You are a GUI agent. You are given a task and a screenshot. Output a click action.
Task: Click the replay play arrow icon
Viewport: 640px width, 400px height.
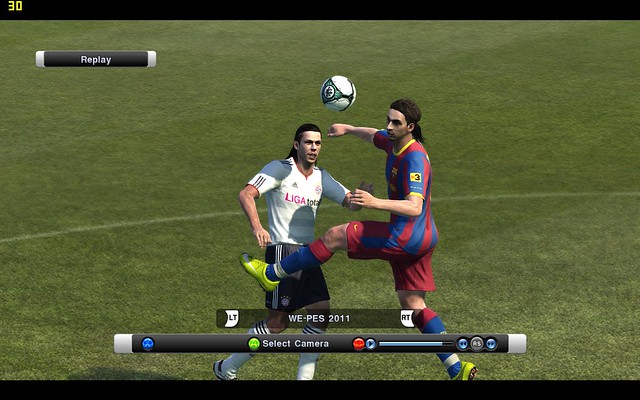click(x=371, y=343)
